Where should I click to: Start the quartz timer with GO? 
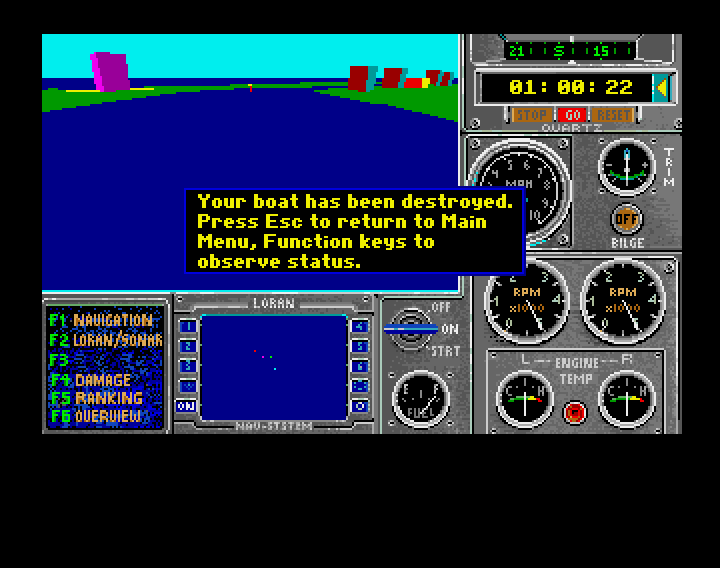(572, 115)
